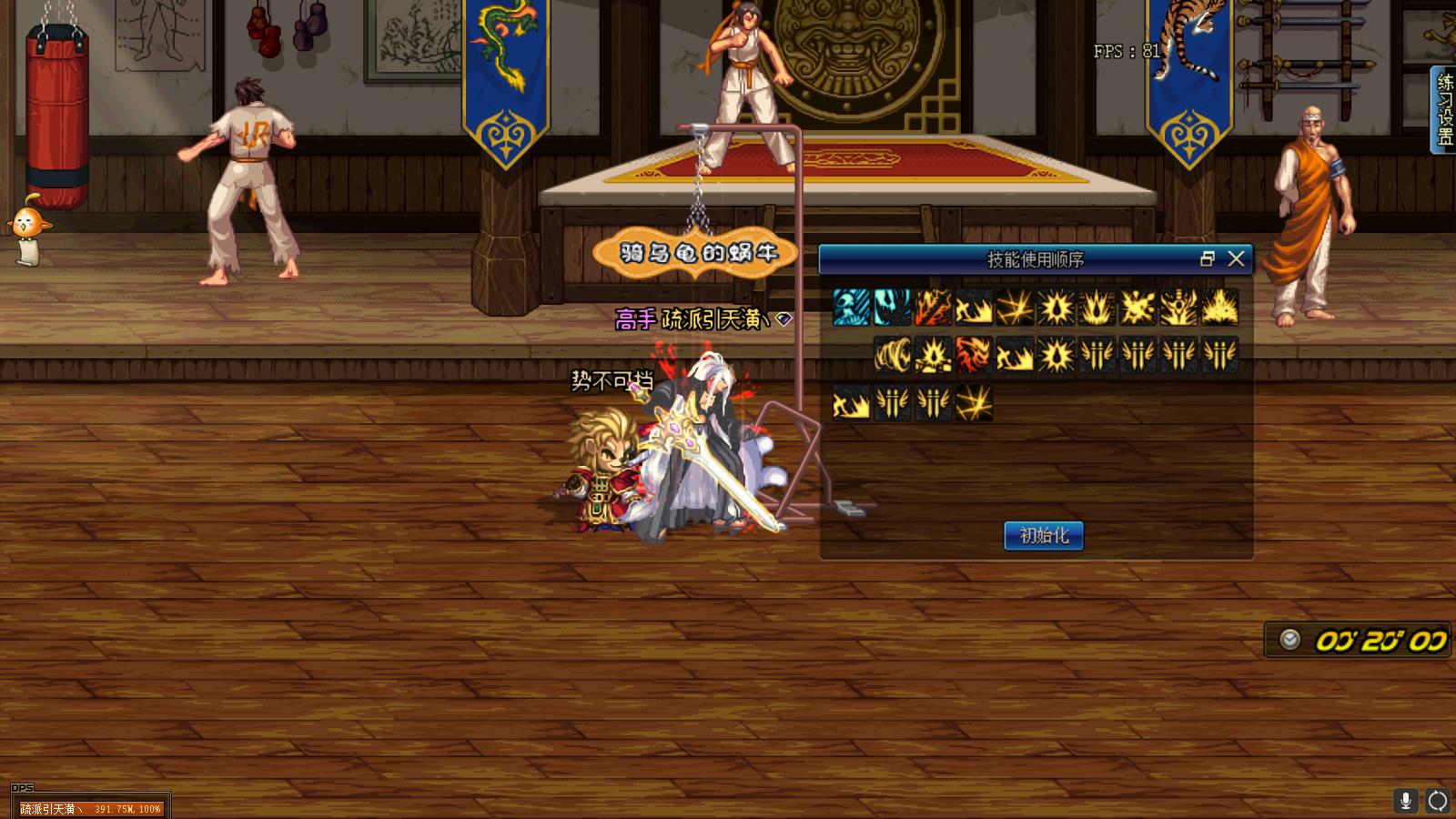Click the 初始化 reset button

coord(1044,535)
